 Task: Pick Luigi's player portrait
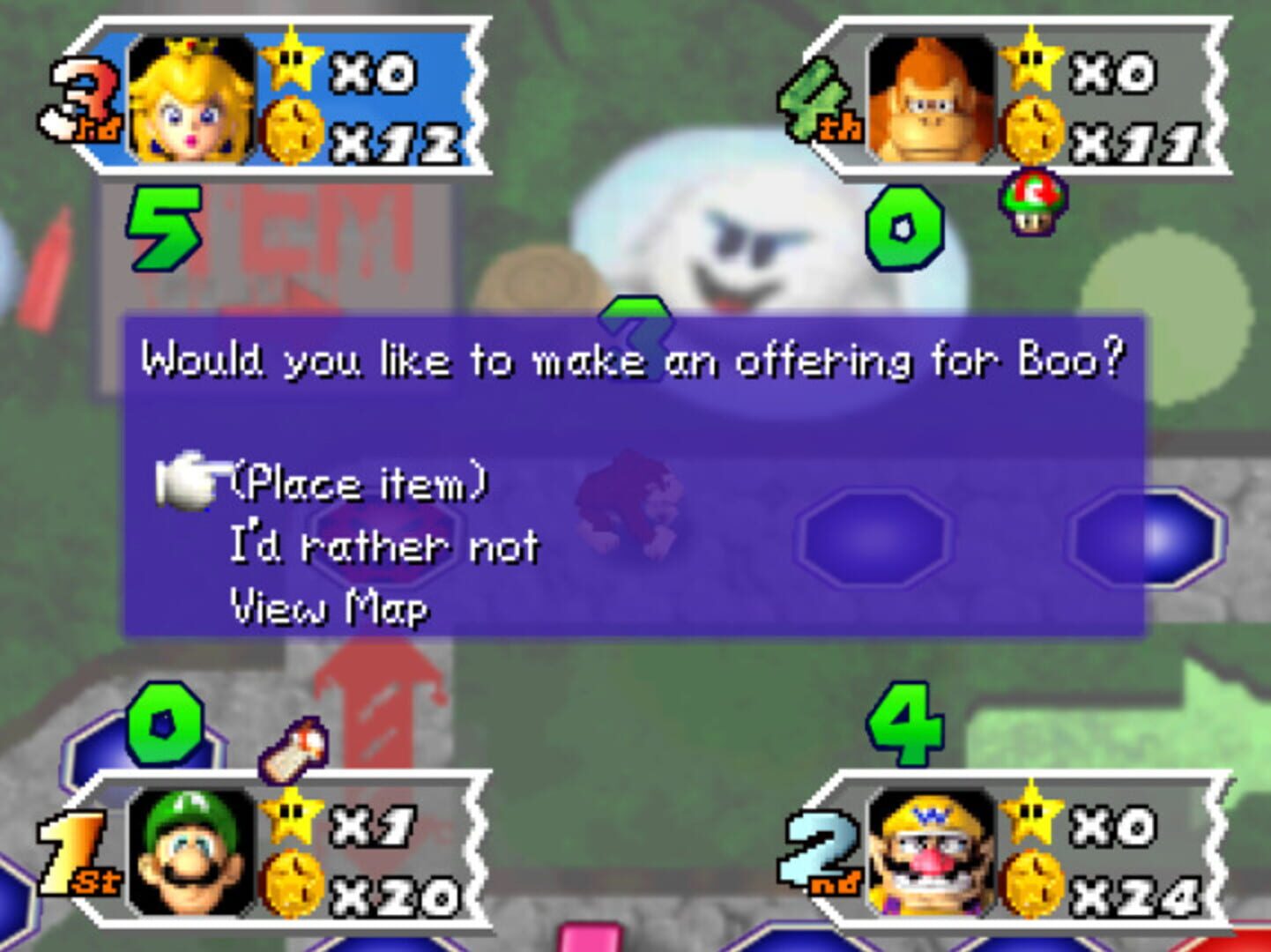pos(191,852)
